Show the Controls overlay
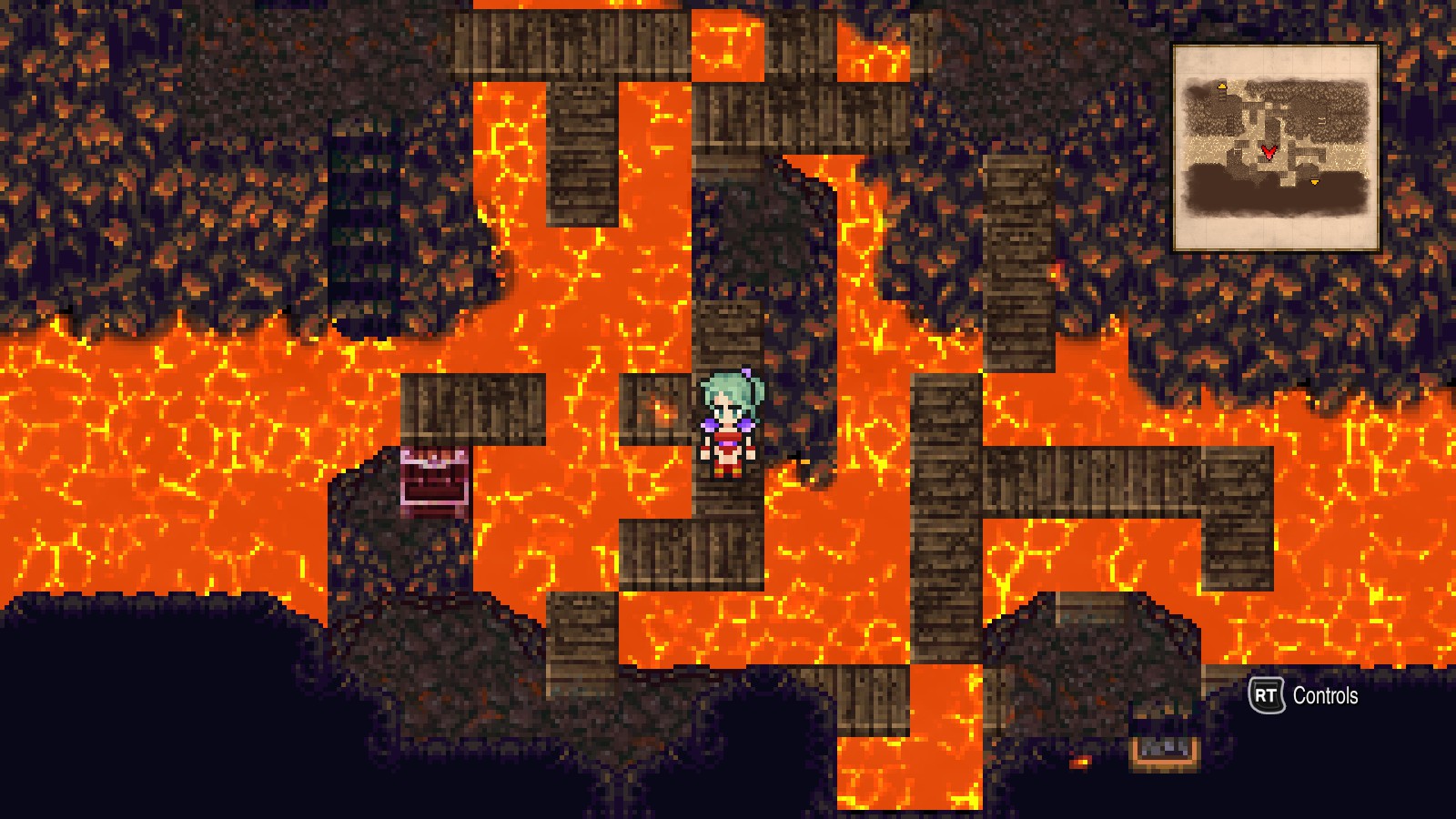The width and height of the screenshot is (1456, 819). 1304,696
